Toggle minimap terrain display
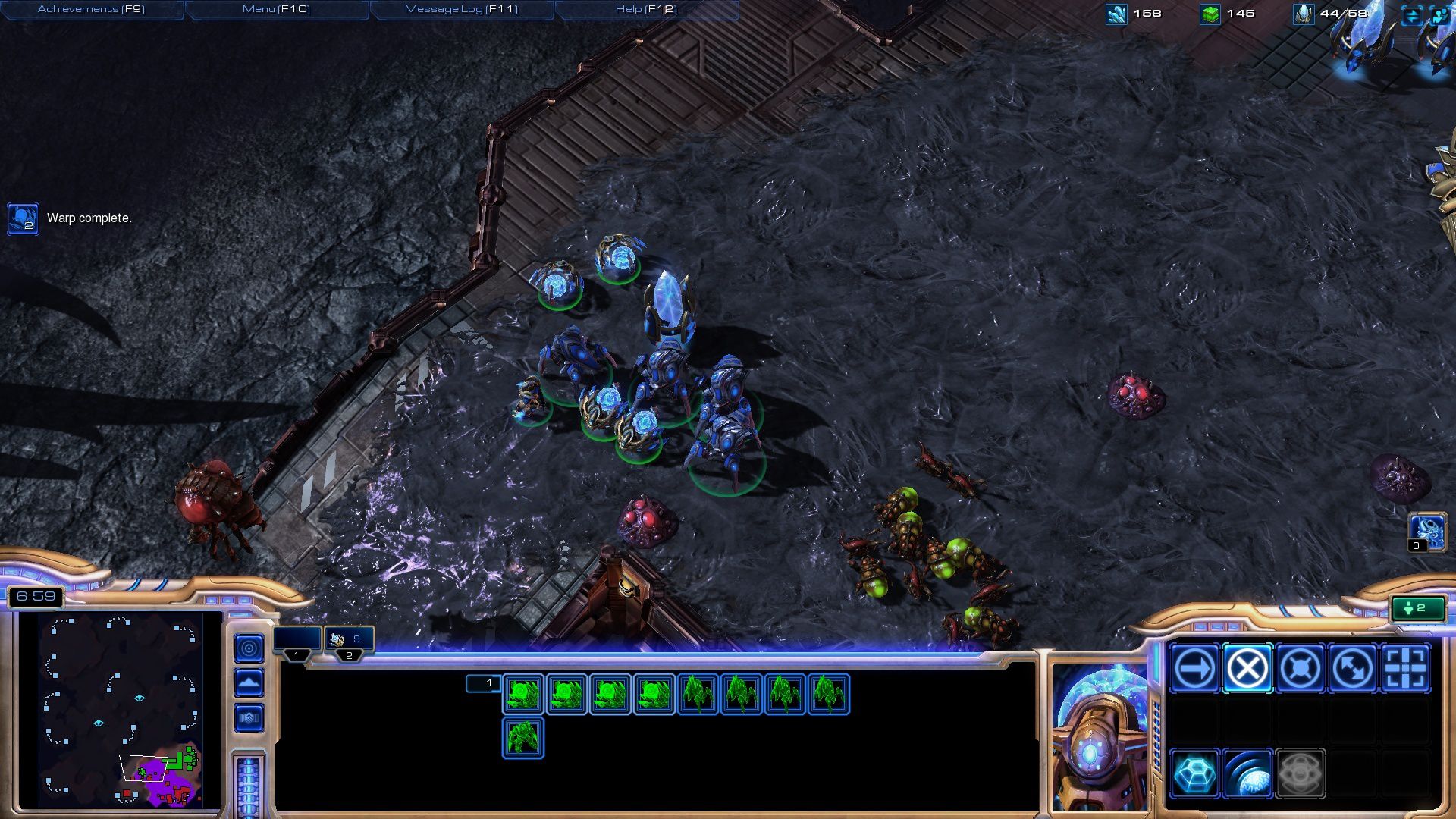The image size is (1456, 819). pyautogui.click(x=249, y=682)
